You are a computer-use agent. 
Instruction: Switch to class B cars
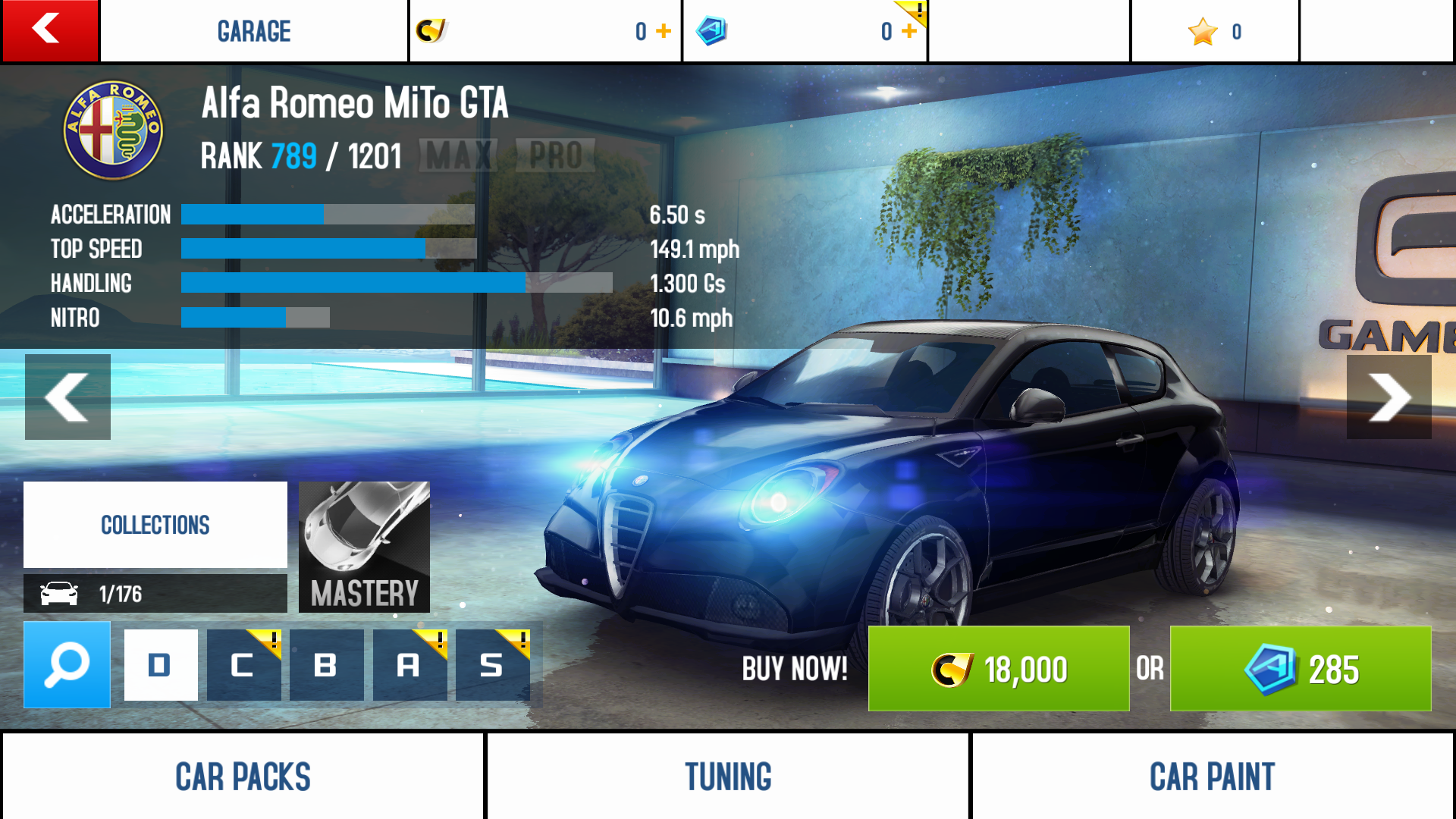[x=326, y=665]
